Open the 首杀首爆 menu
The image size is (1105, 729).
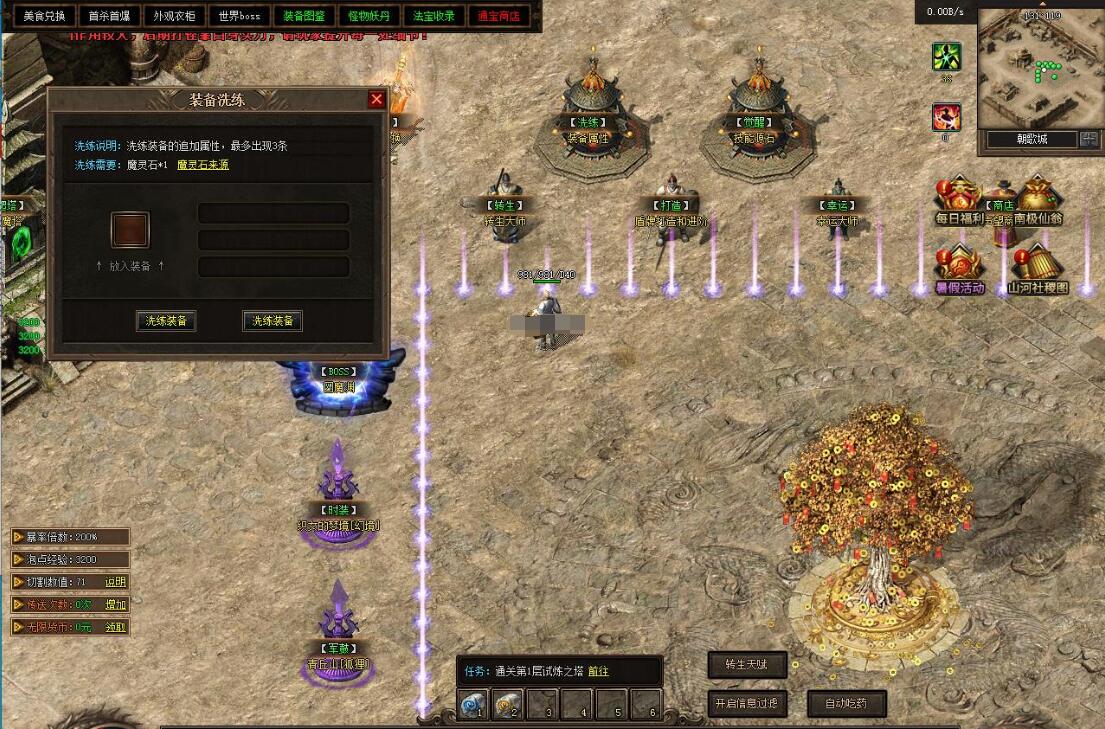107,16
